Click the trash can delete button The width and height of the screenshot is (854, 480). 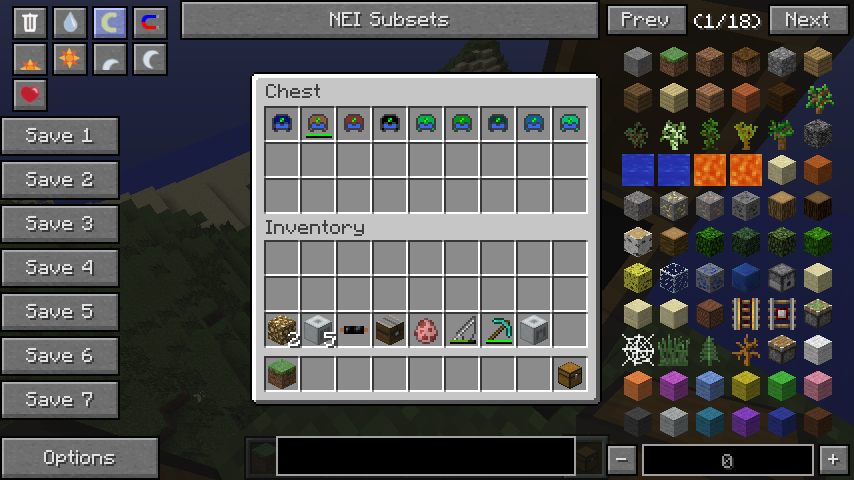click(30, 23)
